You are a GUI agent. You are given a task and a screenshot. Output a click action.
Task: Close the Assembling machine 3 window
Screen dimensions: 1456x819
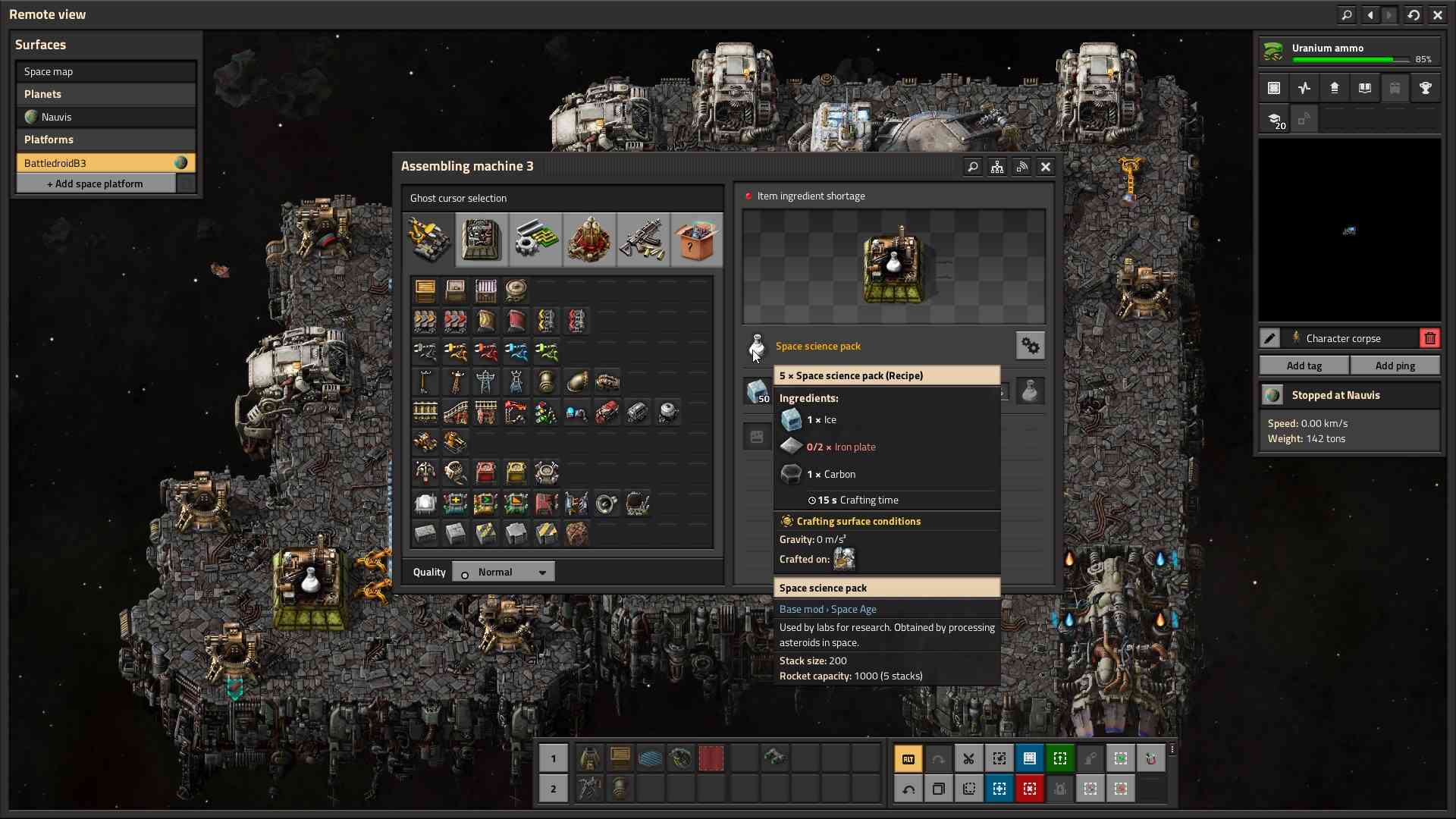[1046, 167]
